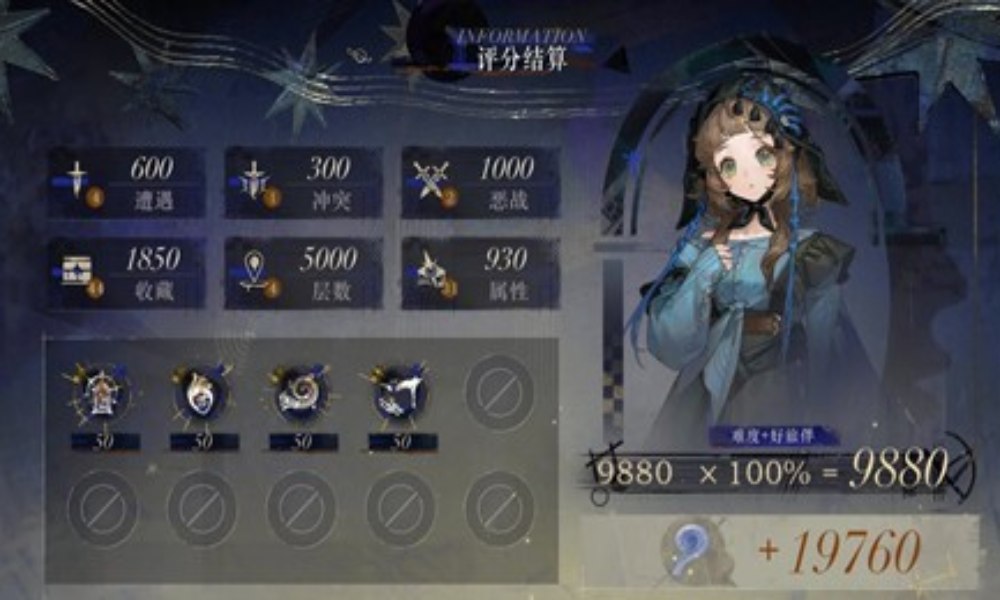The image size is (1000, 600).
Task: Select the heart-shaped bonus medal
Action: tap(203, 392)
